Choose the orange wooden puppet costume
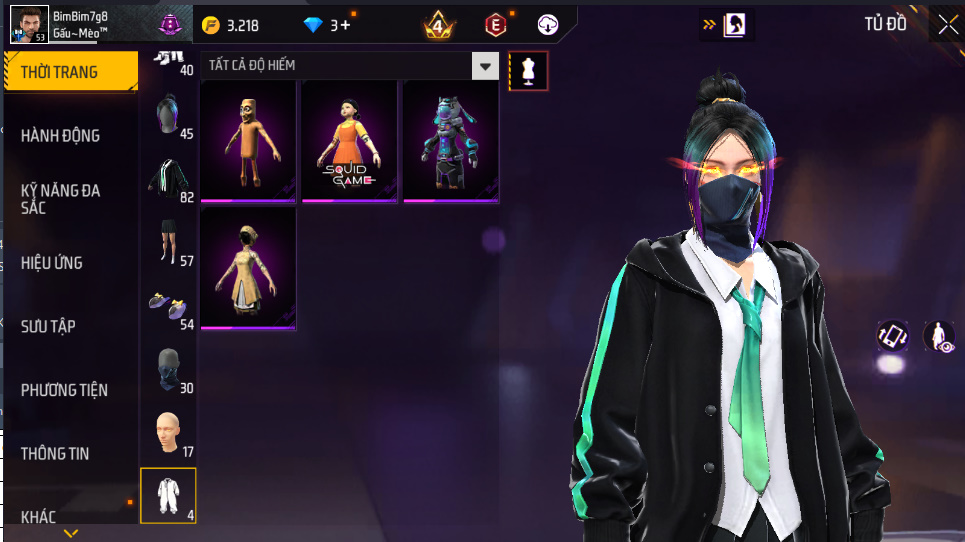 point(248,142)
